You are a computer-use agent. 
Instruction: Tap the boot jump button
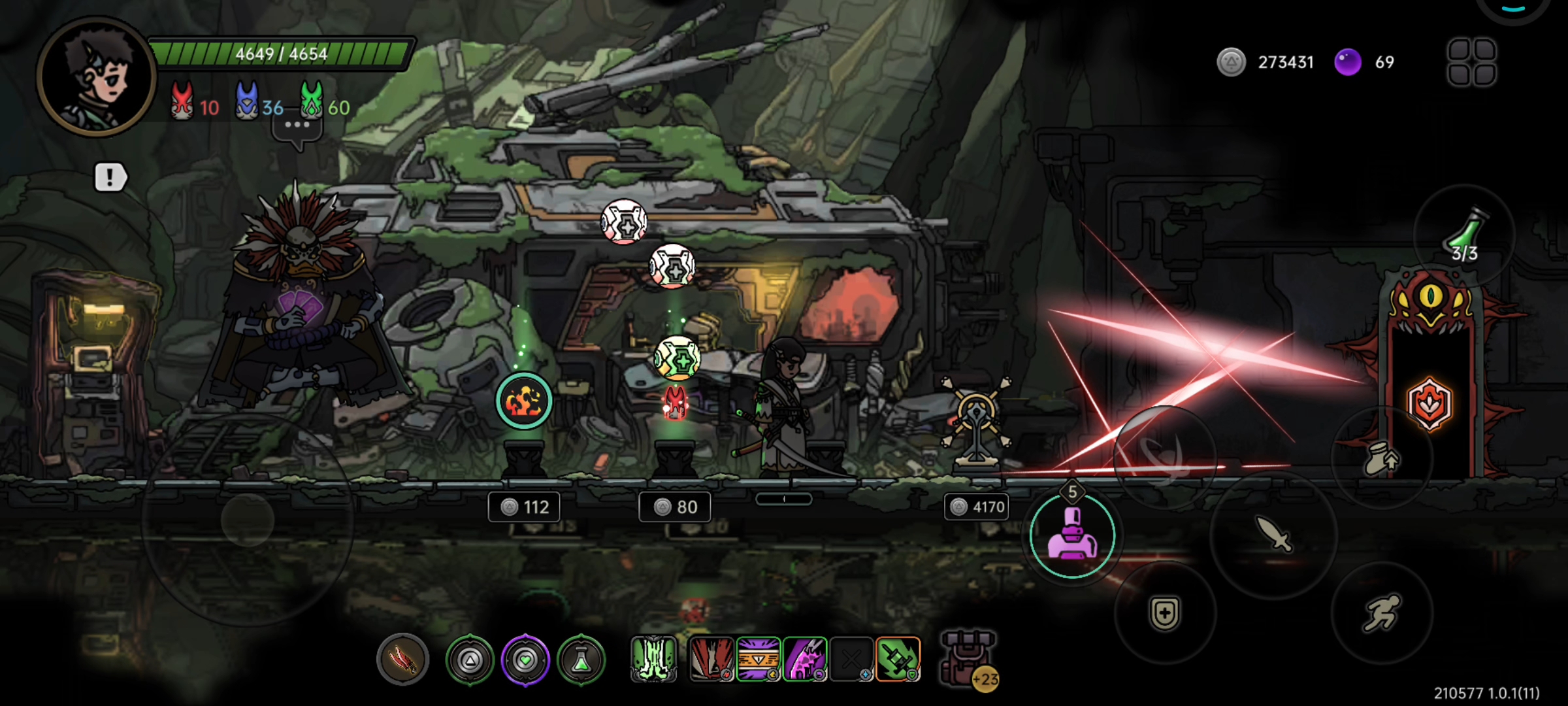tap(1381, 458)
